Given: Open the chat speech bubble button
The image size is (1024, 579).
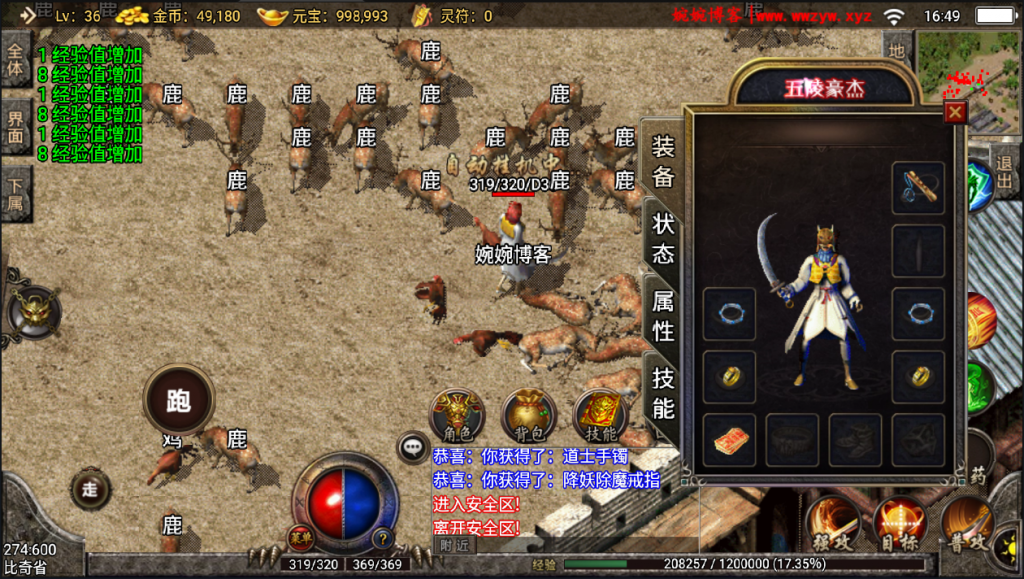Looking at the screenshot, I should (413, 447).
